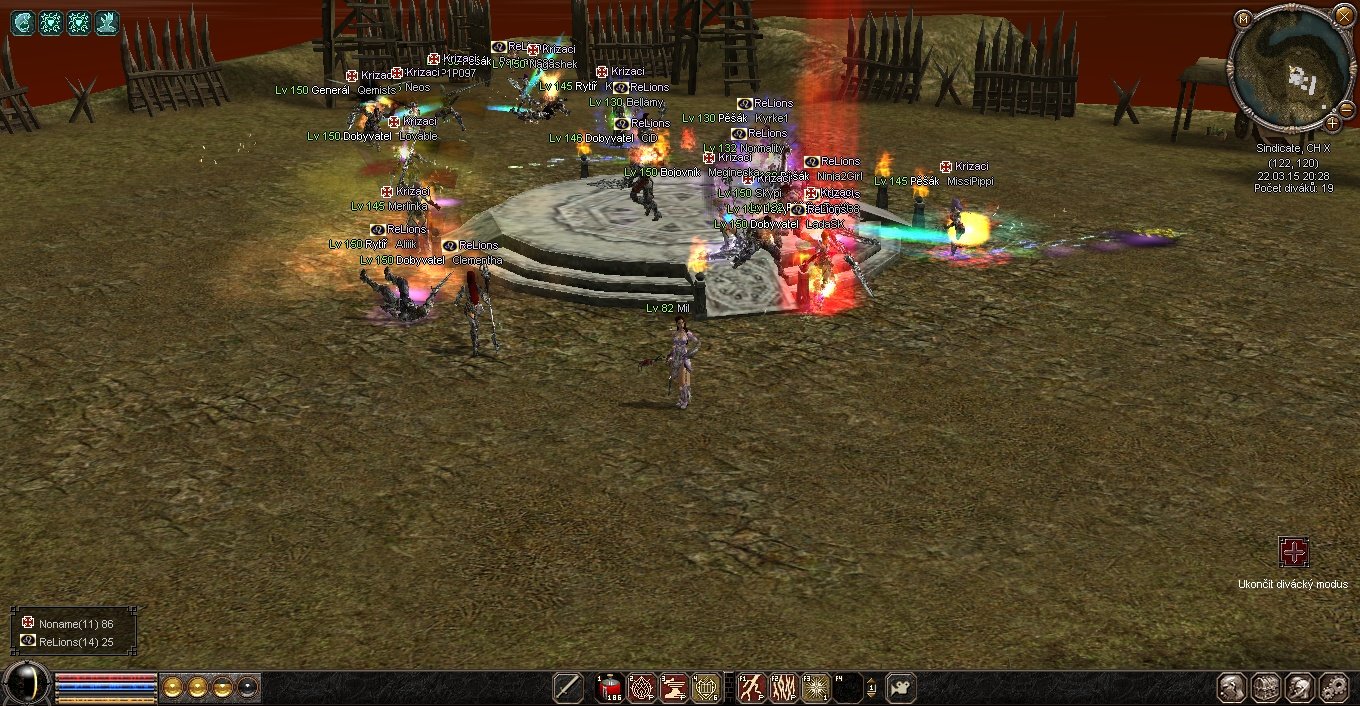
Task: Open the full map with the M button
Action: click(1243, 19)
